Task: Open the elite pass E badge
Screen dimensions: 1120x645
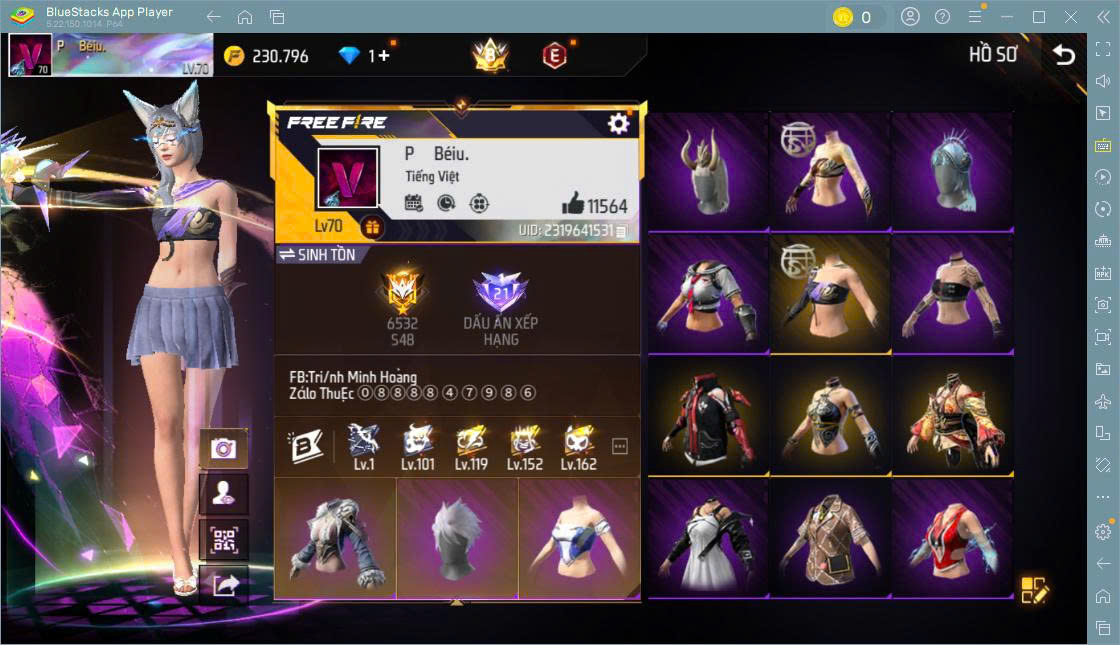Action: 554,56
